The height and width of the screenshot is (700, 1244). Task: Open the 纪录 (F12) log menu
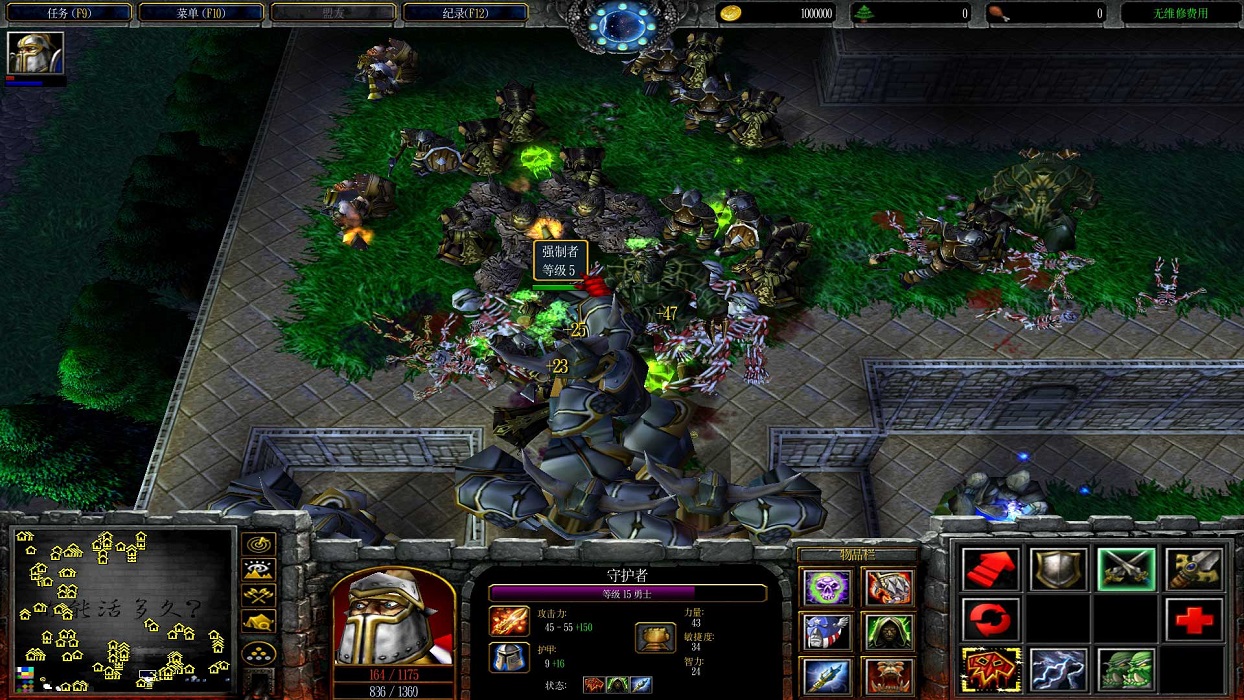click(x=465, y=13)
